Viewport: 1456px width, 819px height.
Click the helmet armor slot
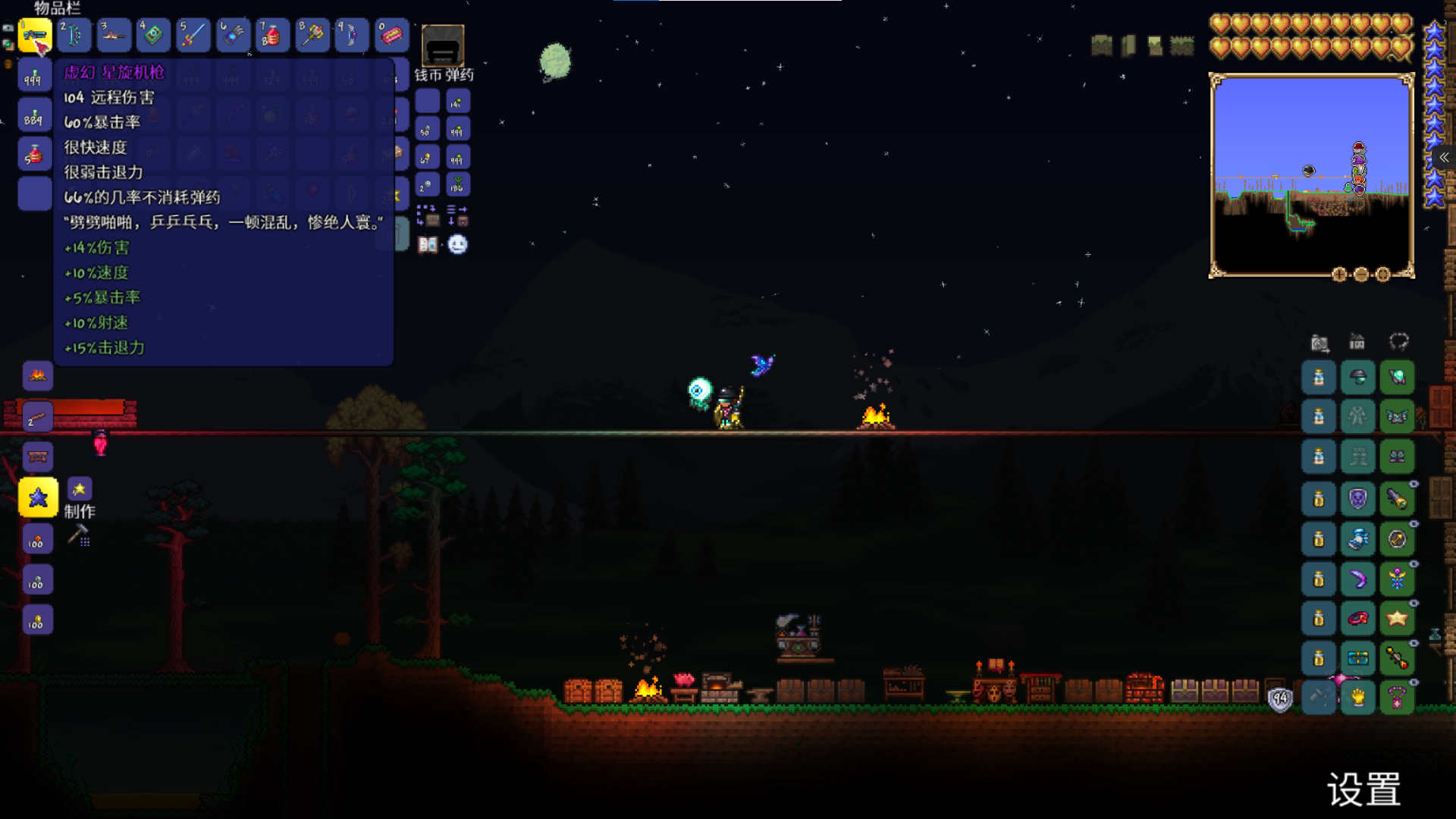pyautogui.click(x=1357, y=378)
